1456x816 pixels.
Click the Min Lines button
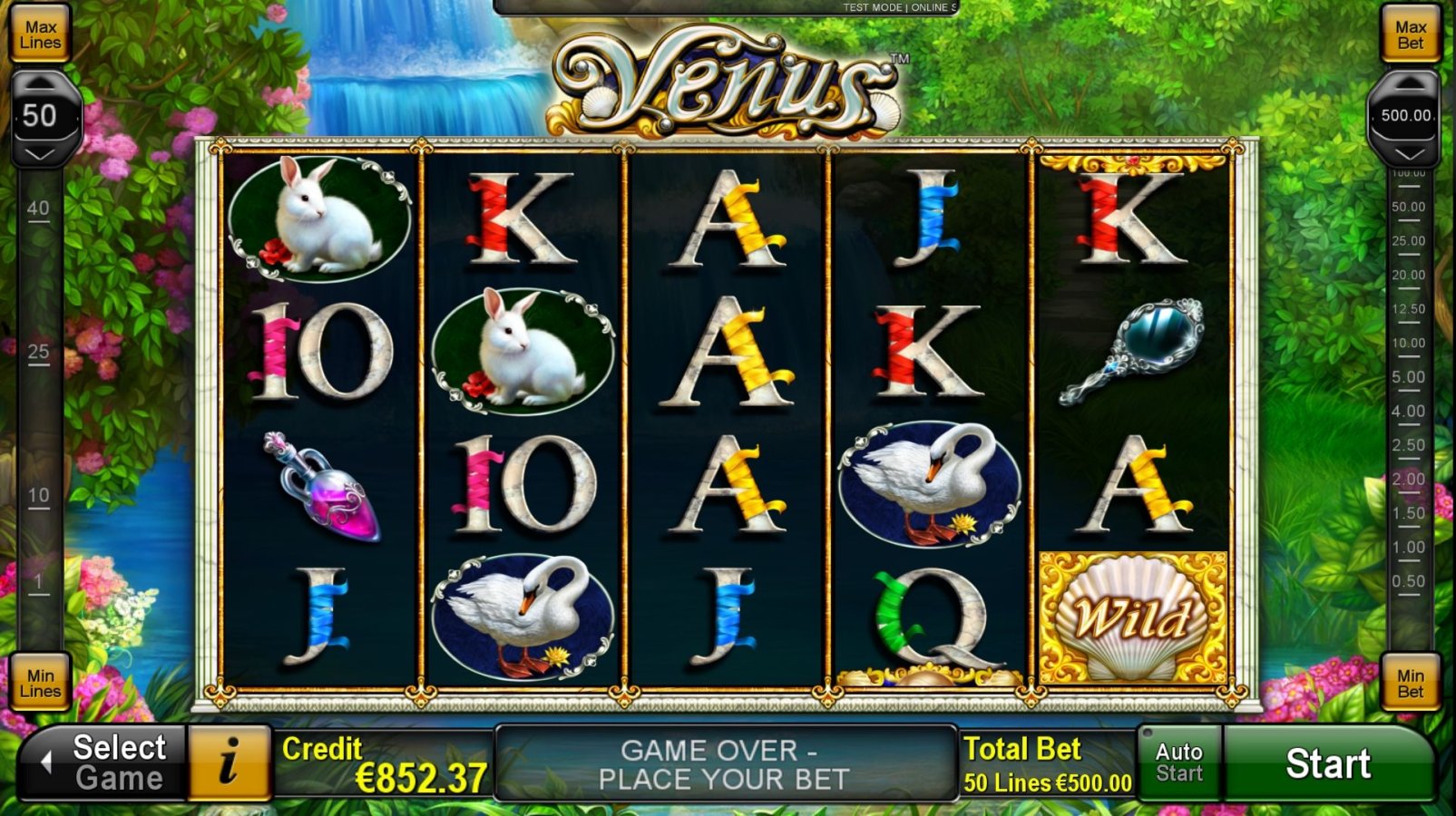pos(40,682)
